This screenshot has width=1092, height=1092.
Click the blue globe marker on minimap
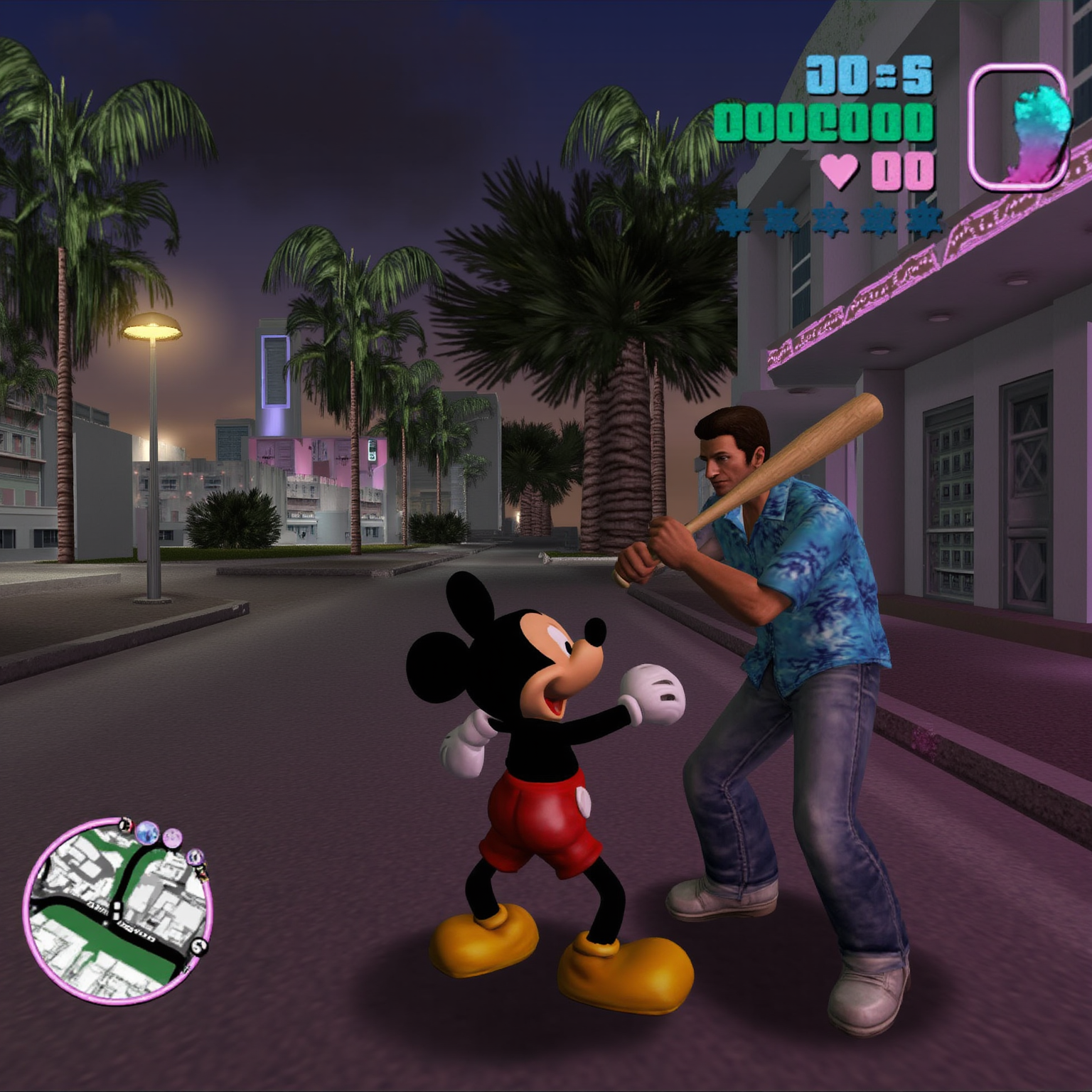click(x=147, y=832)
